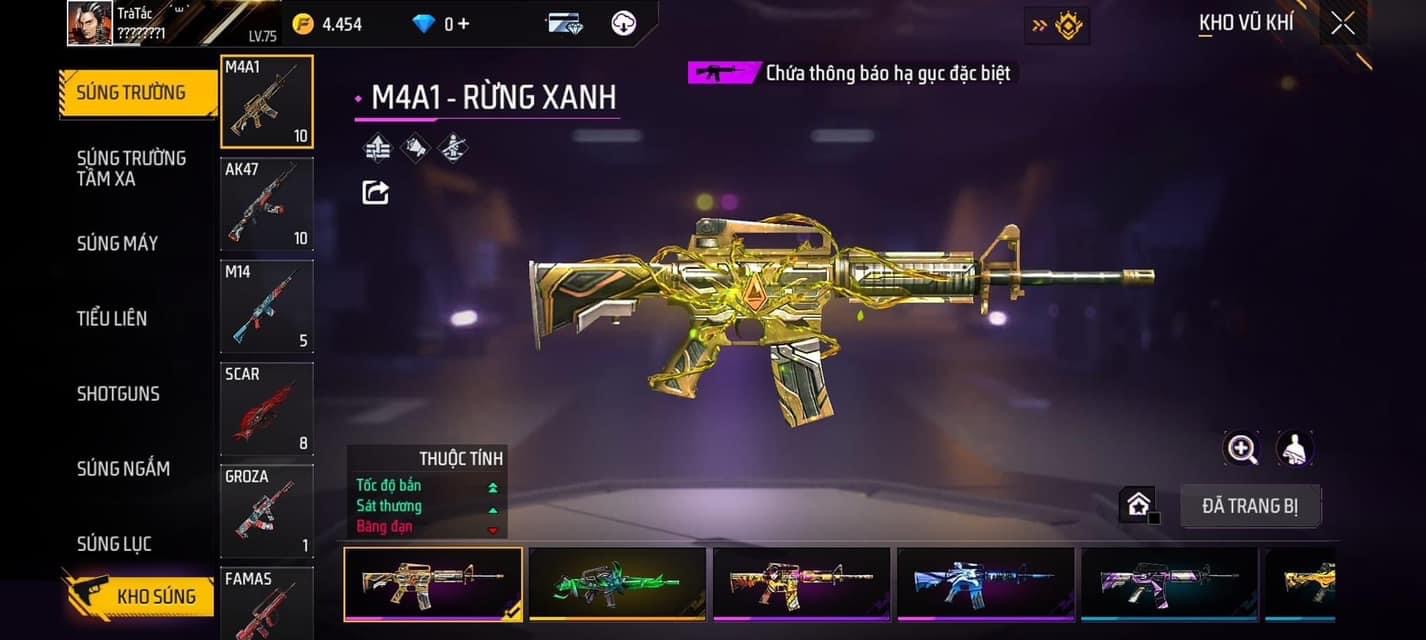Screen dimensions: 1426x640
Task: Pick the GROZA weapon slot
Action: (266, 510)
